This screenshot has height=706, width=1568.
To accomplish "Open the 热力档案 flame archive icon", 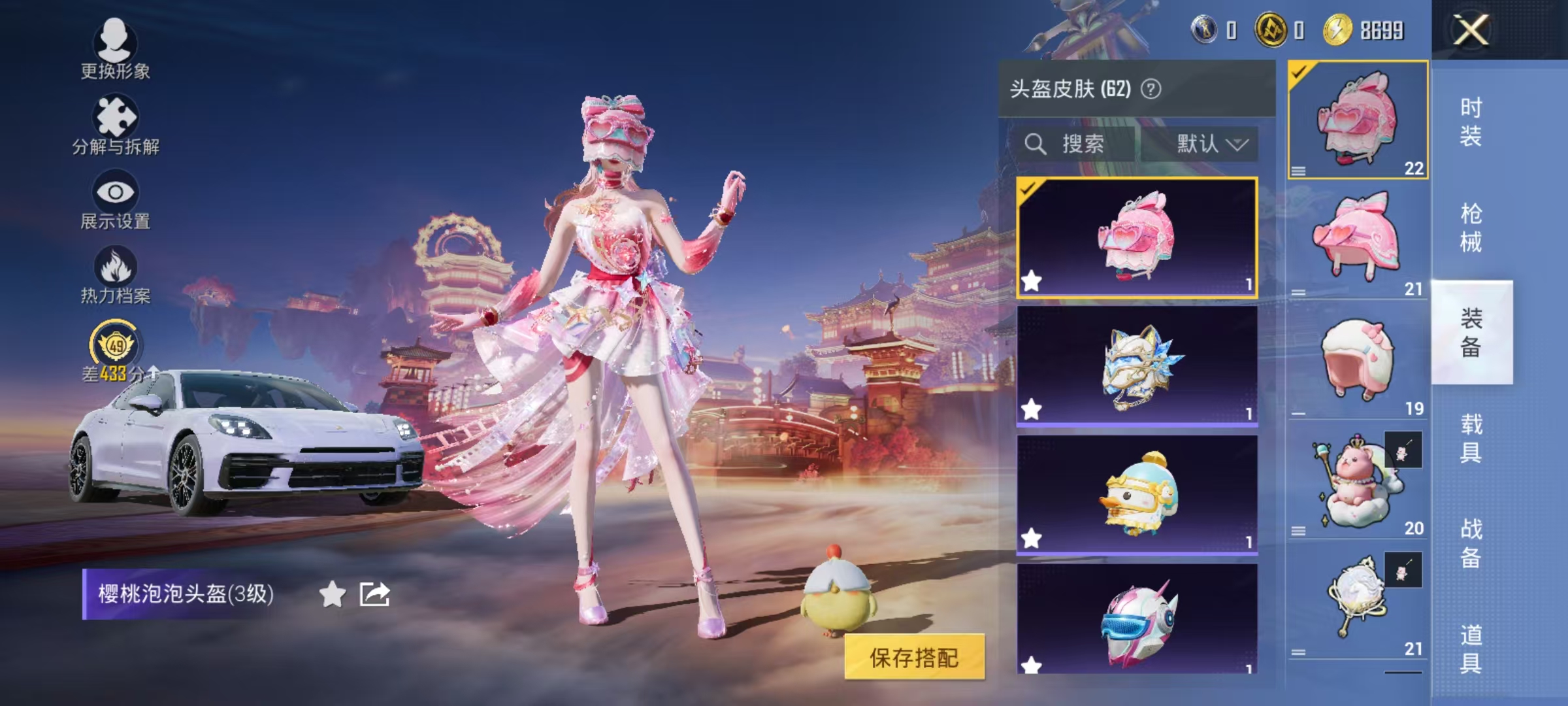I will tap(115, 267).
